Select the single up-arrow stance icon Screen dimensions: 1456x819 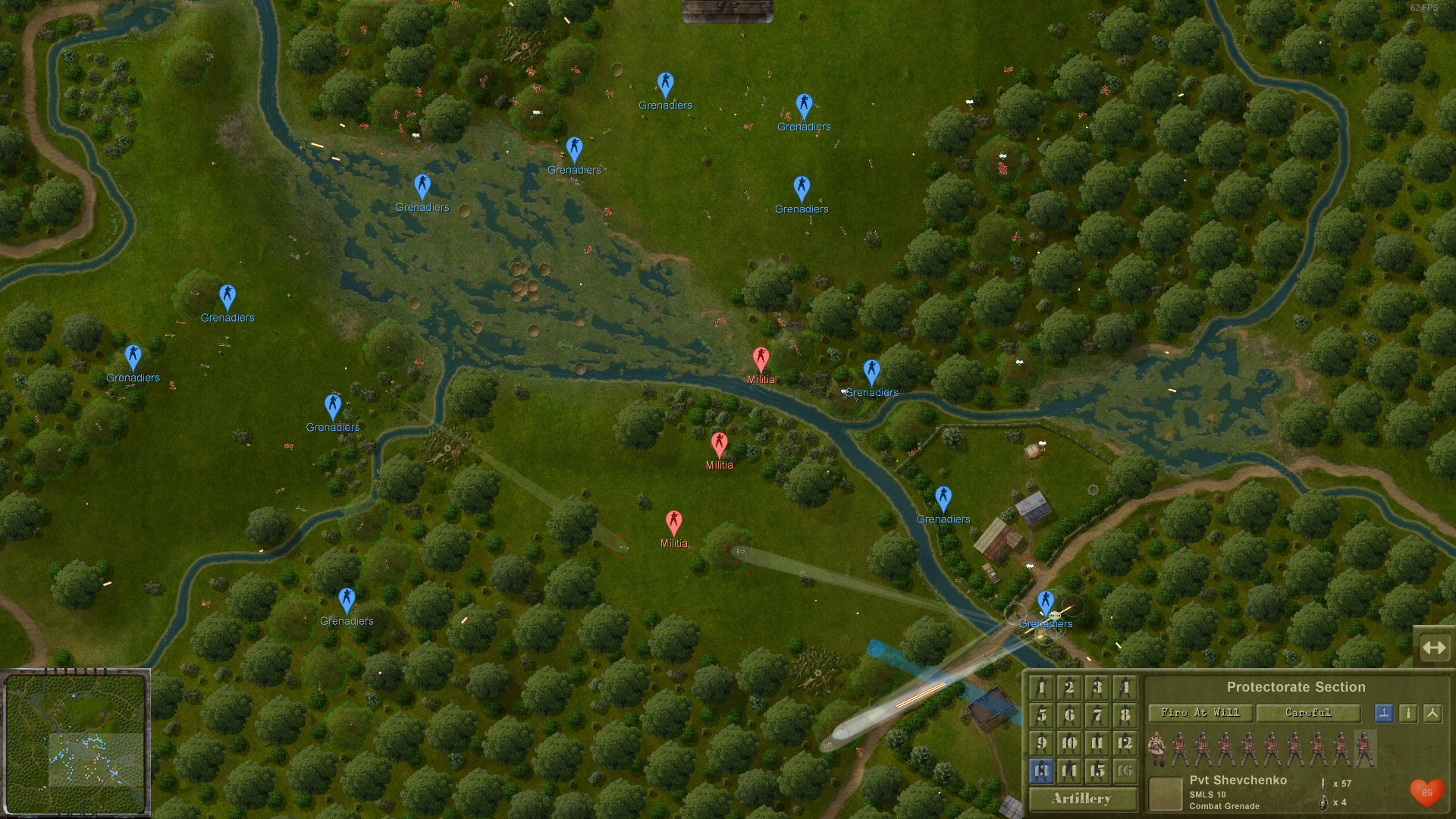pyautogui.click(x=1408, y=713)
